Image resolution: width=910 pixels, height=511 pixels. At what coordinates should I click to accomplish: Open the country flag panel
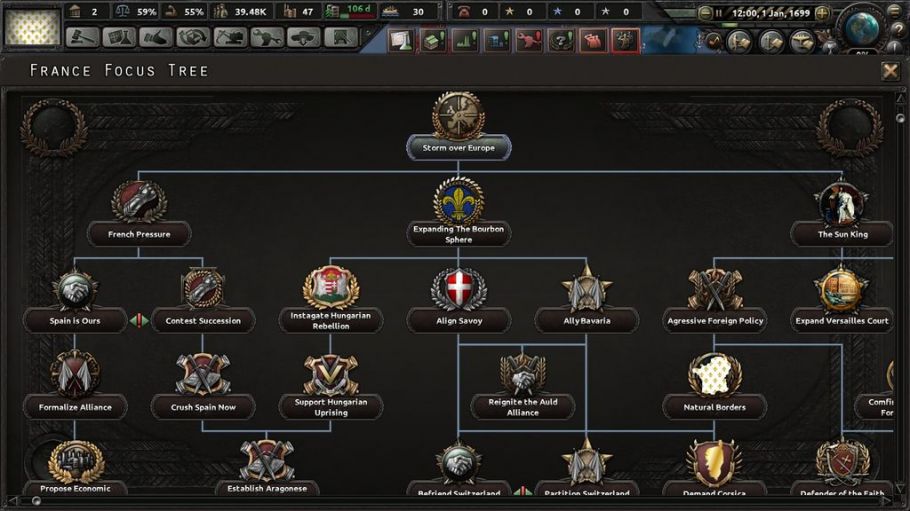pos(32,27)
